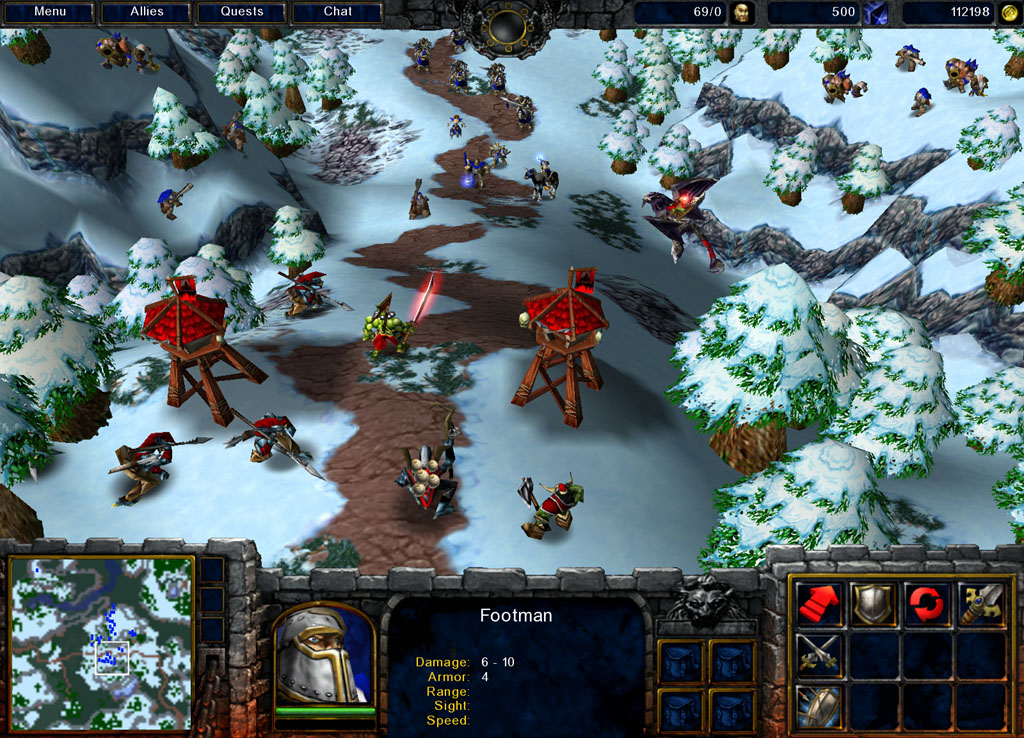1024x738 pixels.
Task: Click on the minimap
Action: pos(101,643)
